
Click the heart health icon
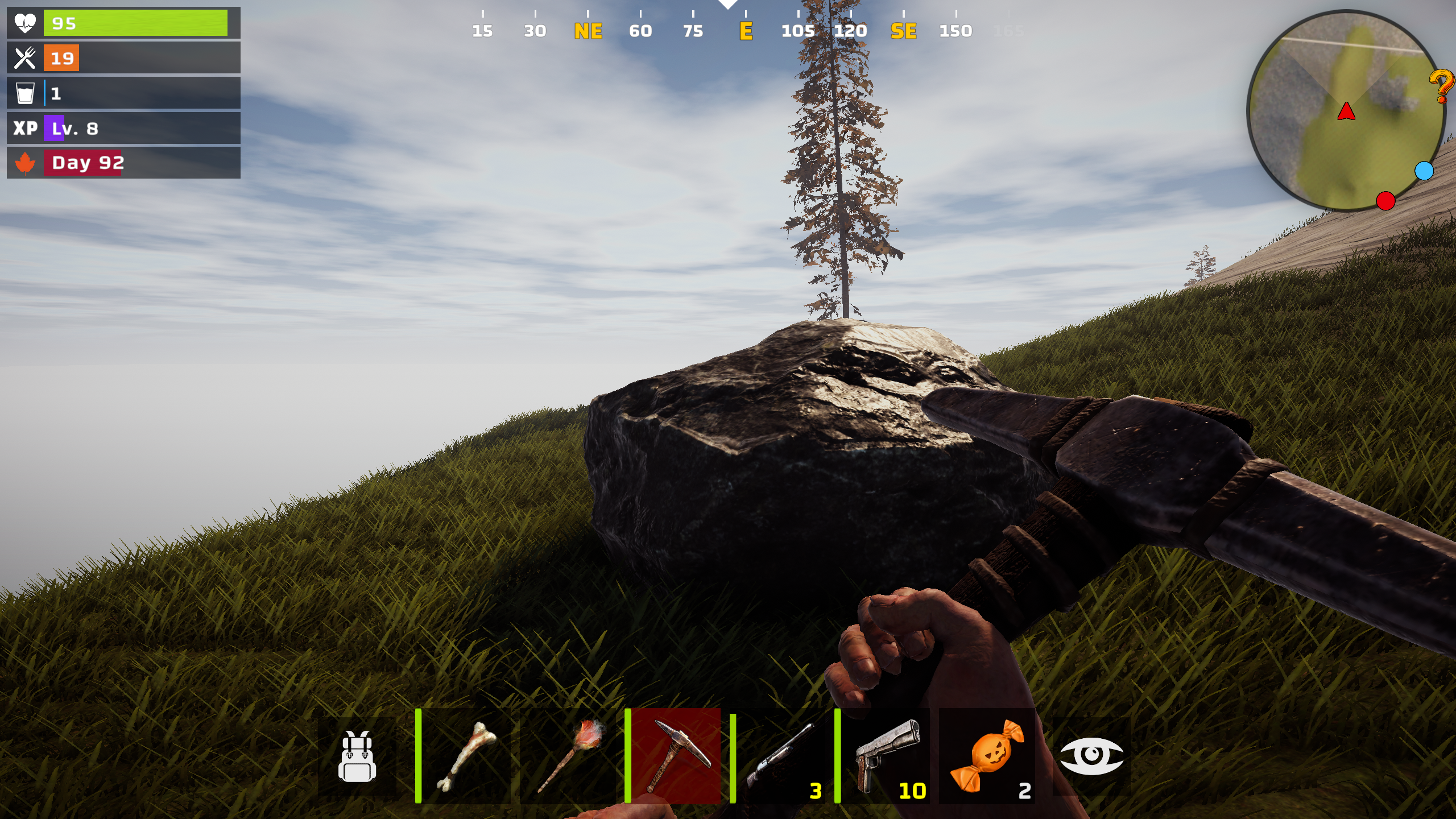pos(26,23)
